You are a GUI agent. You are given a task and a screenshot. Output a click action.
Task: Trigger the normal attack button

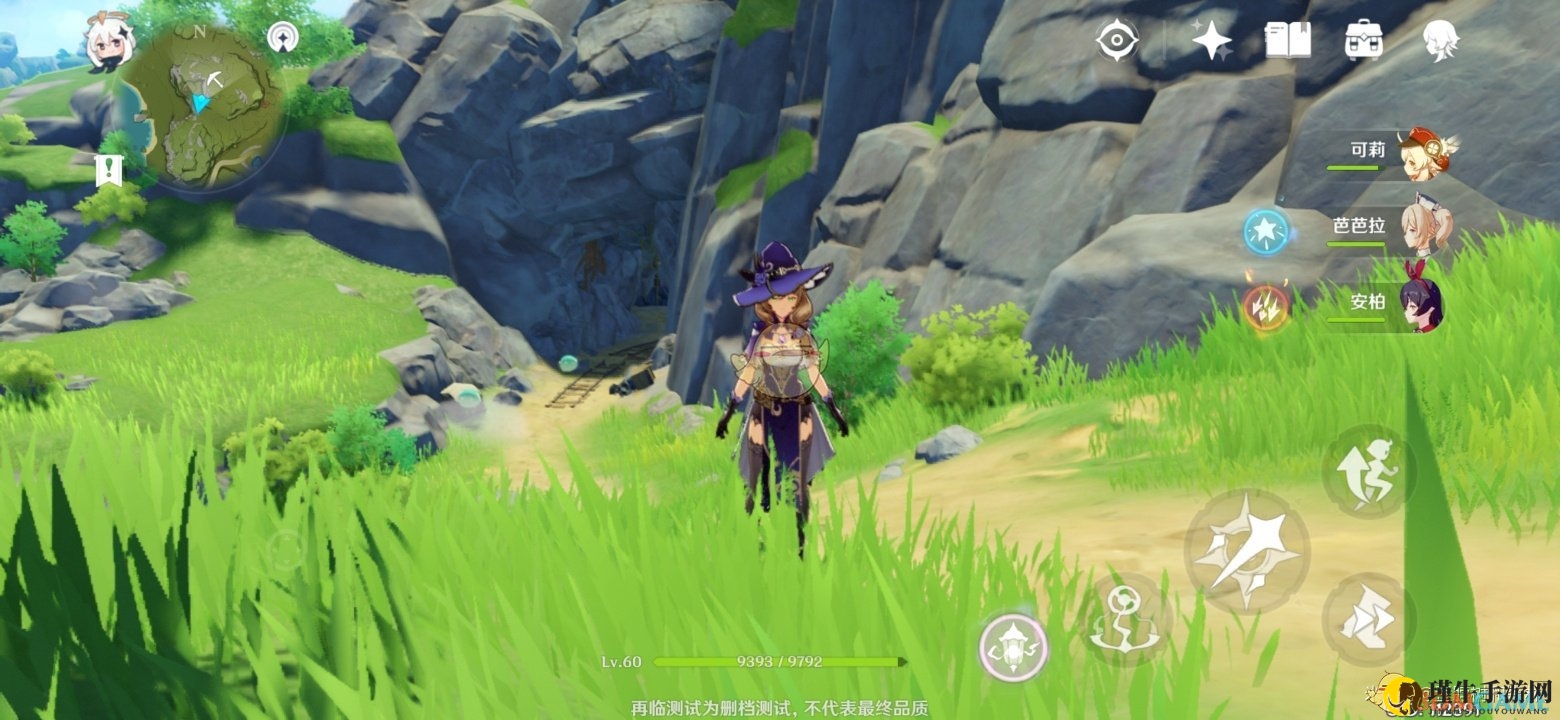tap(1247, 551)
